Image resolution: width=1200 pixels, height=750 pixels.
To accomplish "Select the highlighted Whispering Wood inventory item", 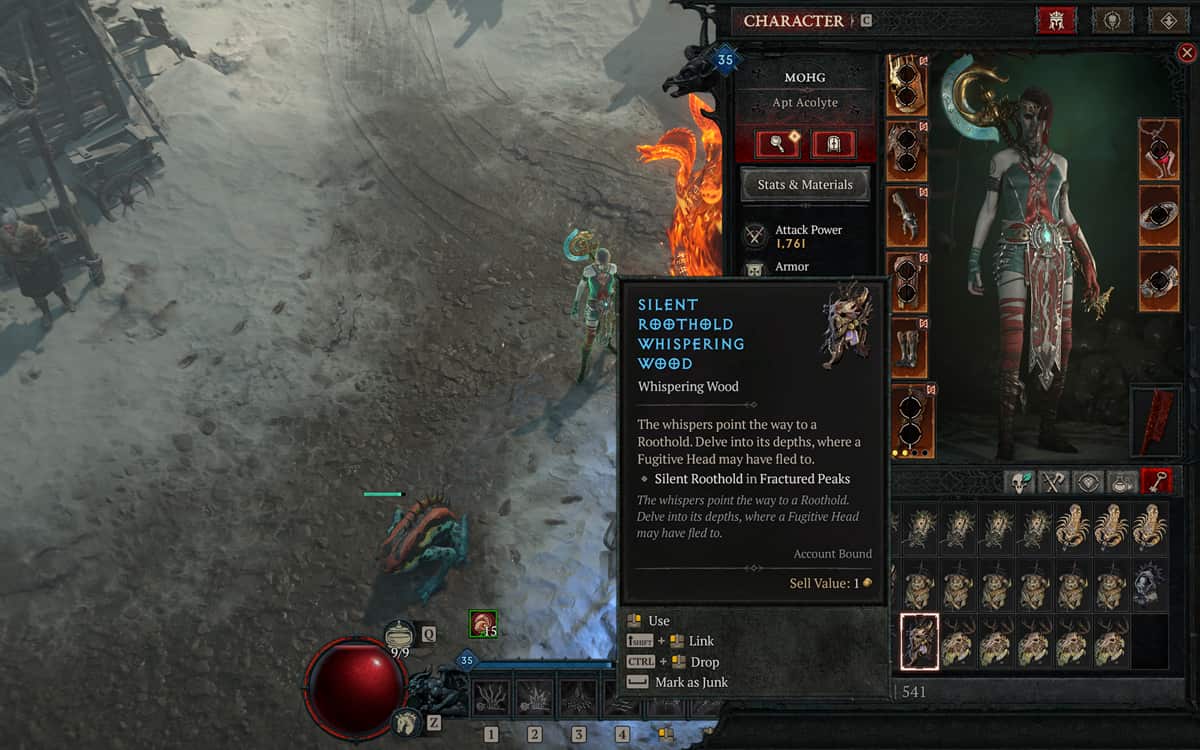I will pyautogui.click(x=919, y=641).
